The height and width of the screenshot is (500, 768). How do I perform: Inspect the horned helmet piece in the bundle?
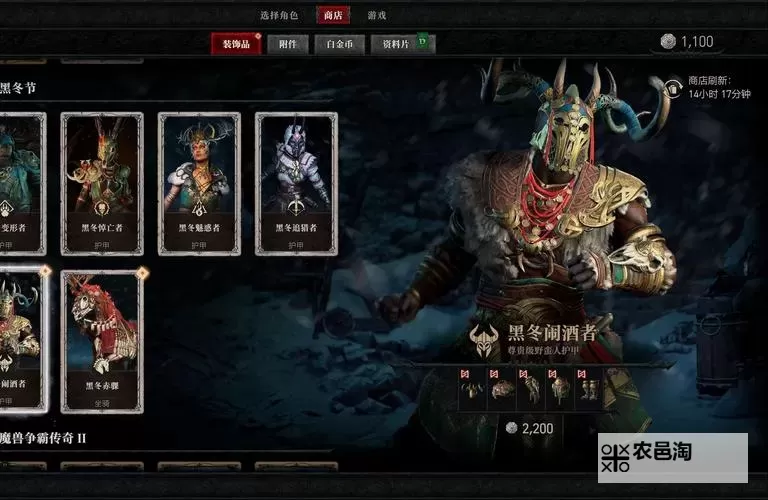tap(473, 389)
